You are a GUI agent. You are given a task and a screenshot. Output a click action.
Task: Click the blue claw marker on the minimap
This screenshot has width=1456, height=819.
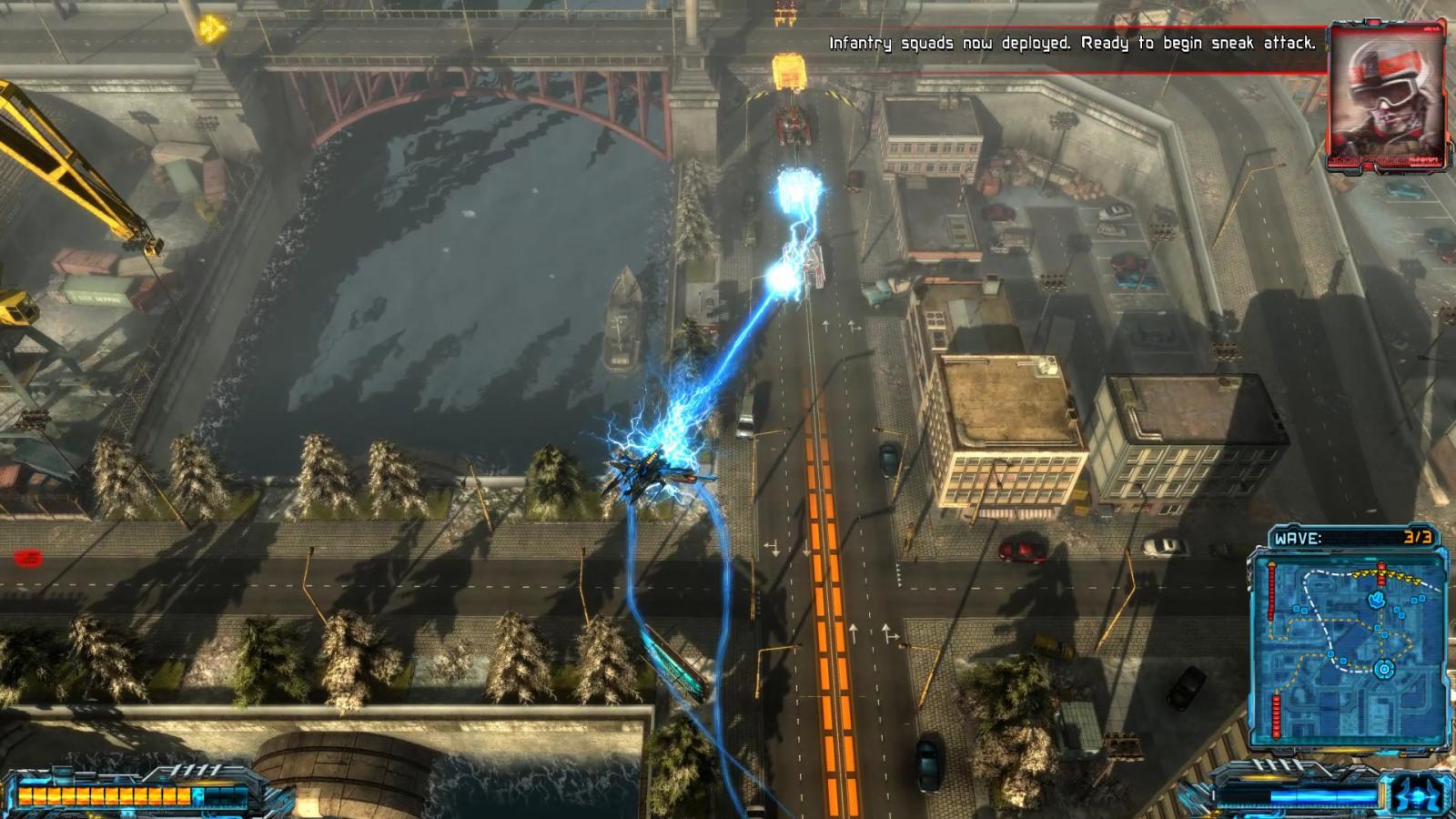click(1376, 600)
